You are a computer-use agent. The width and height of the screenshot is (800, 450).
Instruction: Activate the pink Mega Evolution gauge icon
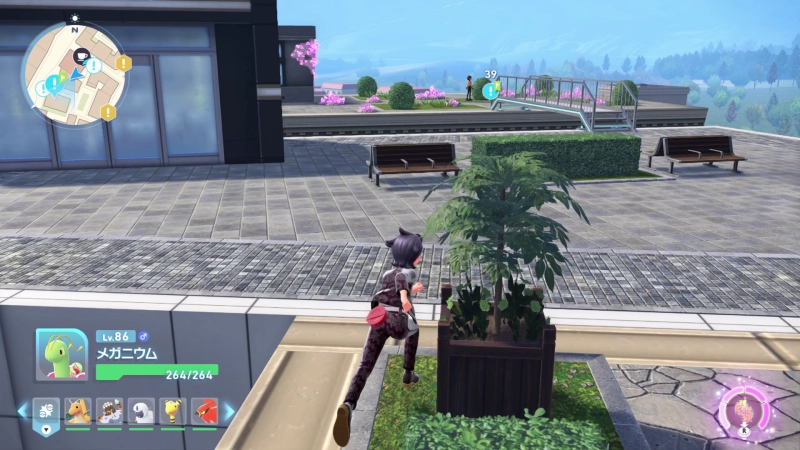click(x=741, y=410)
